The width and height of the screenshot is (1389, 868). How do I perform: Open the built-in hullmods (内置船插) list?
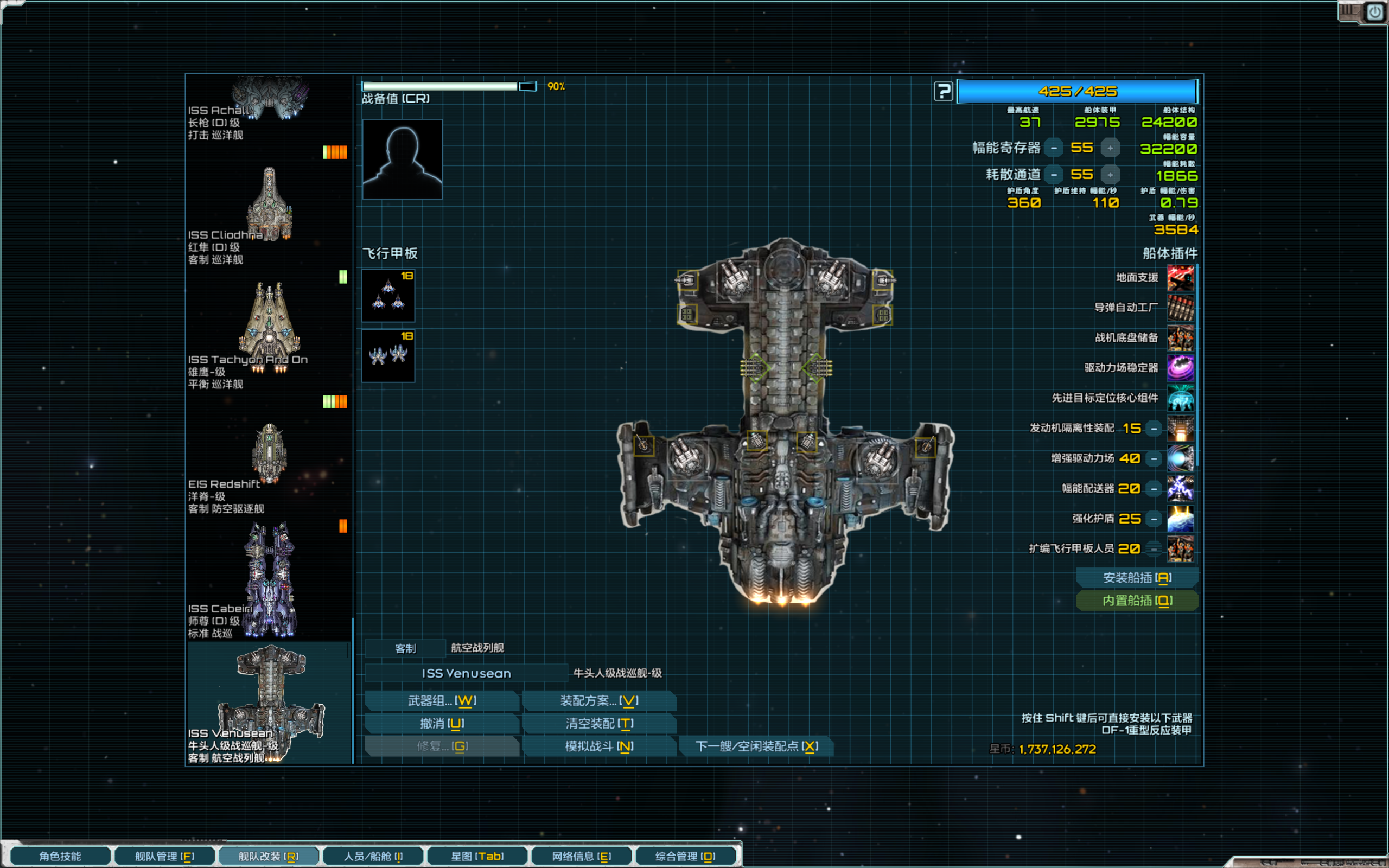pos(1137,601)
